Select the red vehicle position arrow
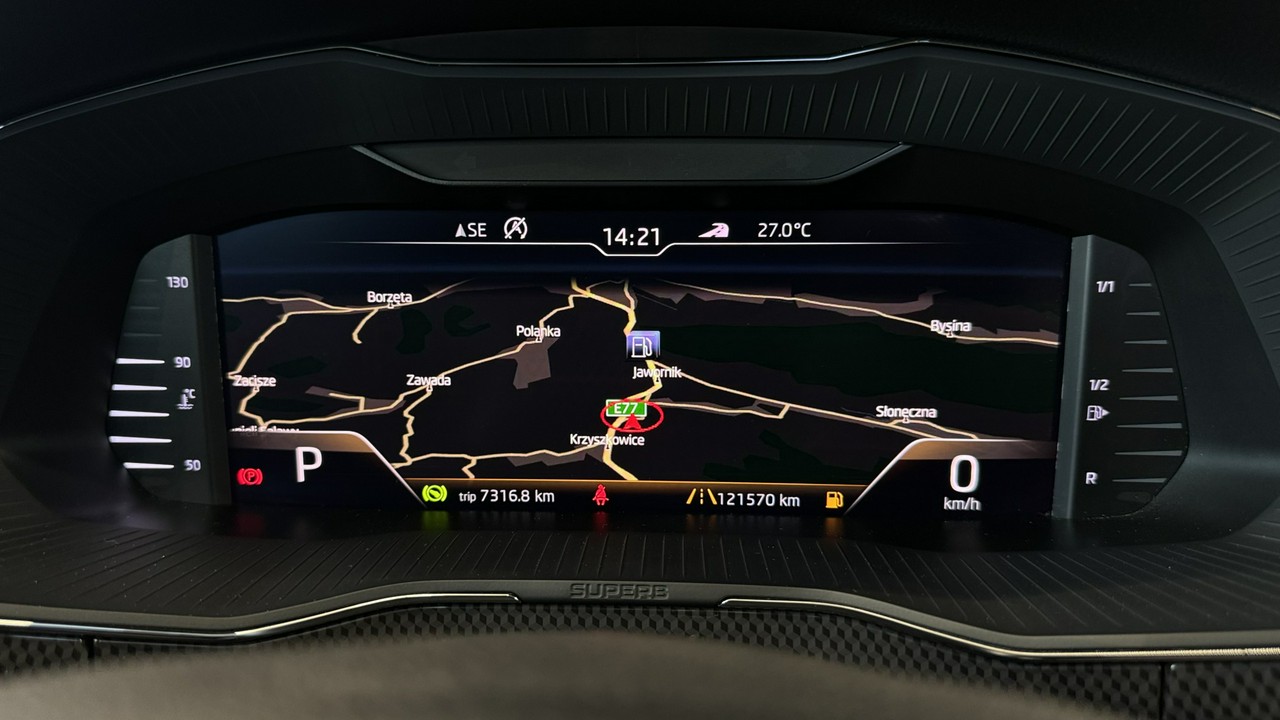Viewport: 1280px width, 720px height. pyautogui.click(x=632, y=424)
